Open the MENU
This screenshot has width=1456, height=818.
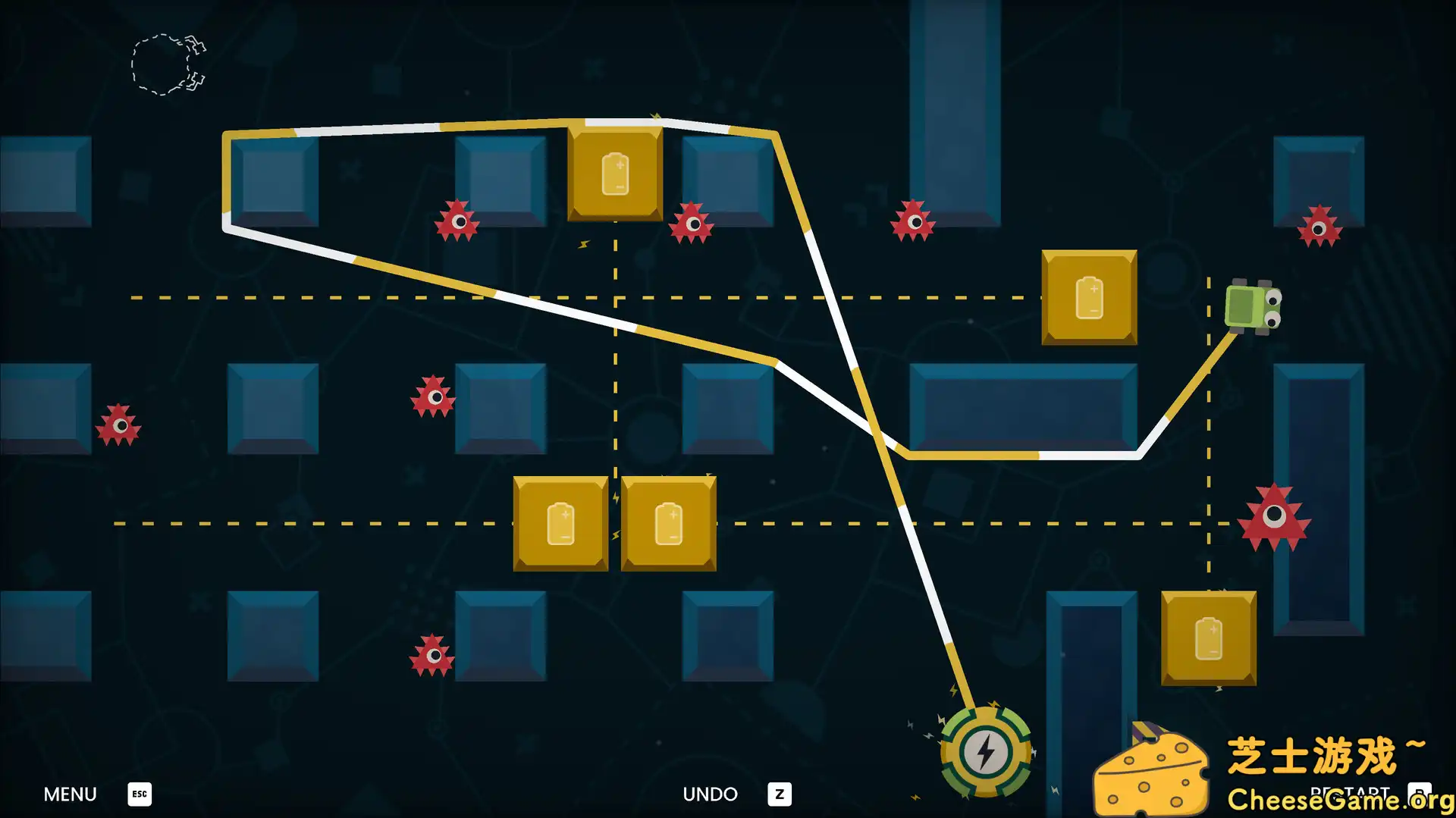[69, 794]
